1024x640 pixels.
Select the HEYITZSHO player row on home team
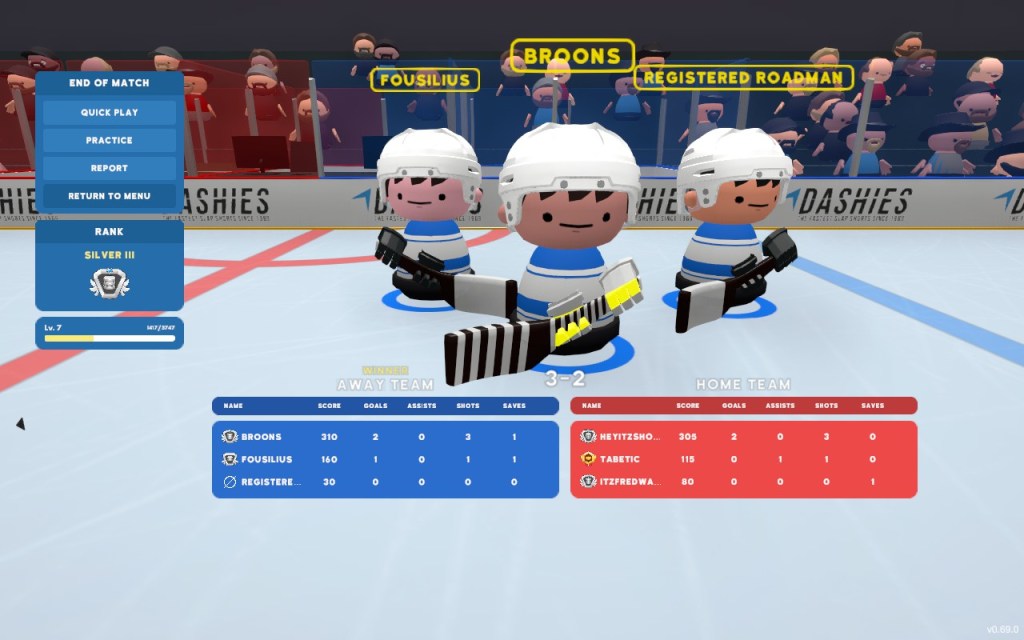coord(743,437)
